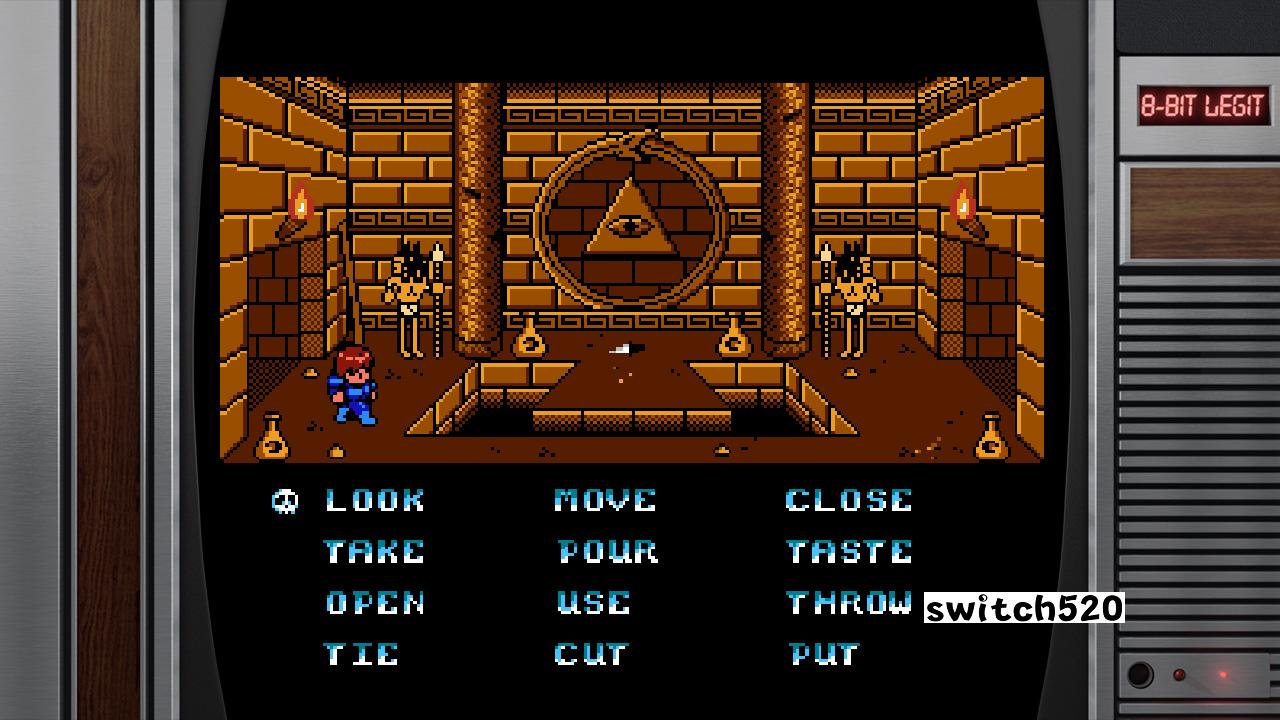Click the THROW command
Screen dimensions: 1280x720
tap(849, 602)
